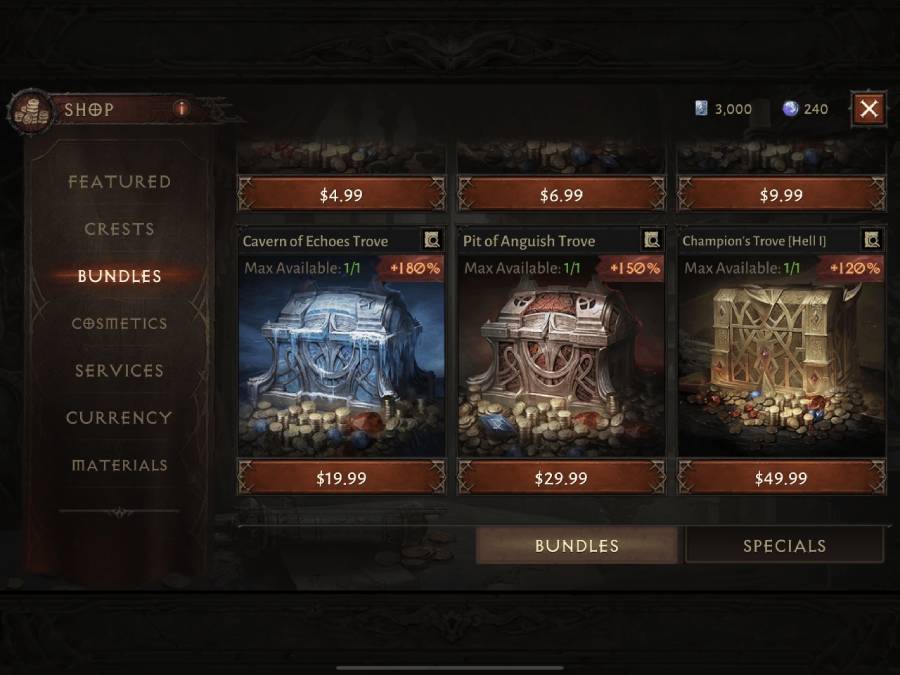Open the shop info icon
Screen dimensions: 900x675
click(181, 108)
